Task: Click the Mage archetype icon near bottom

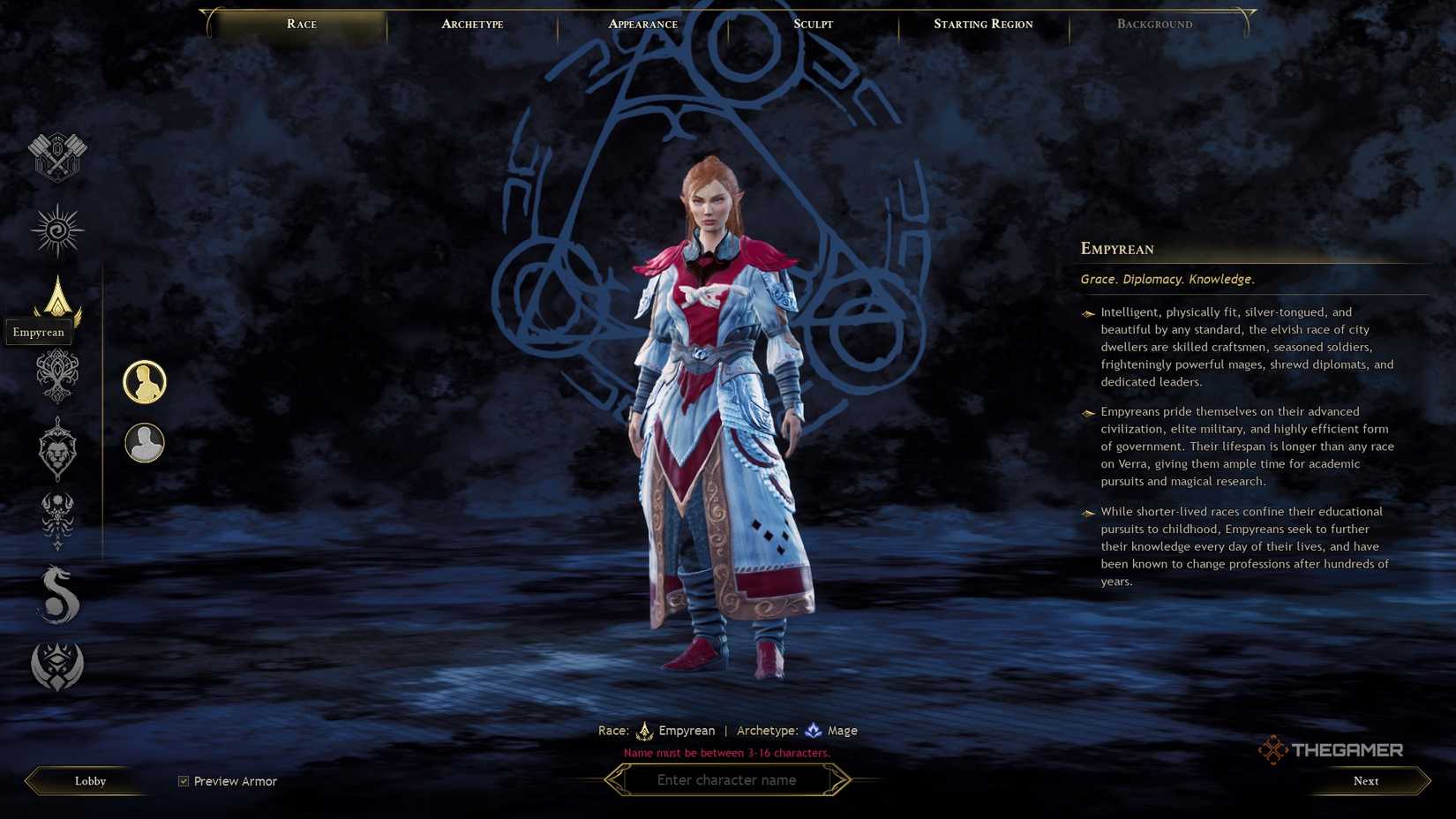Action: tap(813, 730)
